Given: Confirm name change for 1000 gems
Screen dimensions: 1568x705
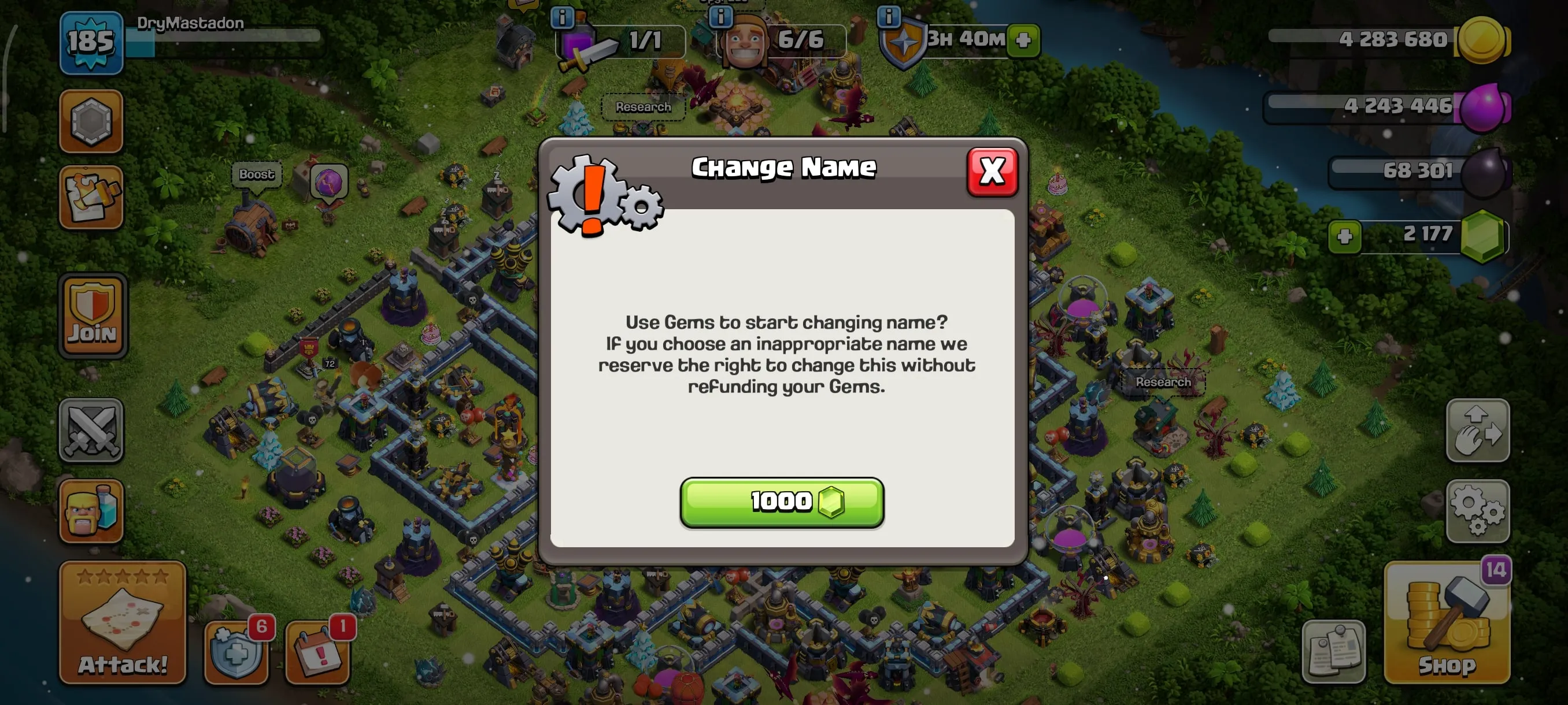Looking at the screenshot, I should coord(781,500).
